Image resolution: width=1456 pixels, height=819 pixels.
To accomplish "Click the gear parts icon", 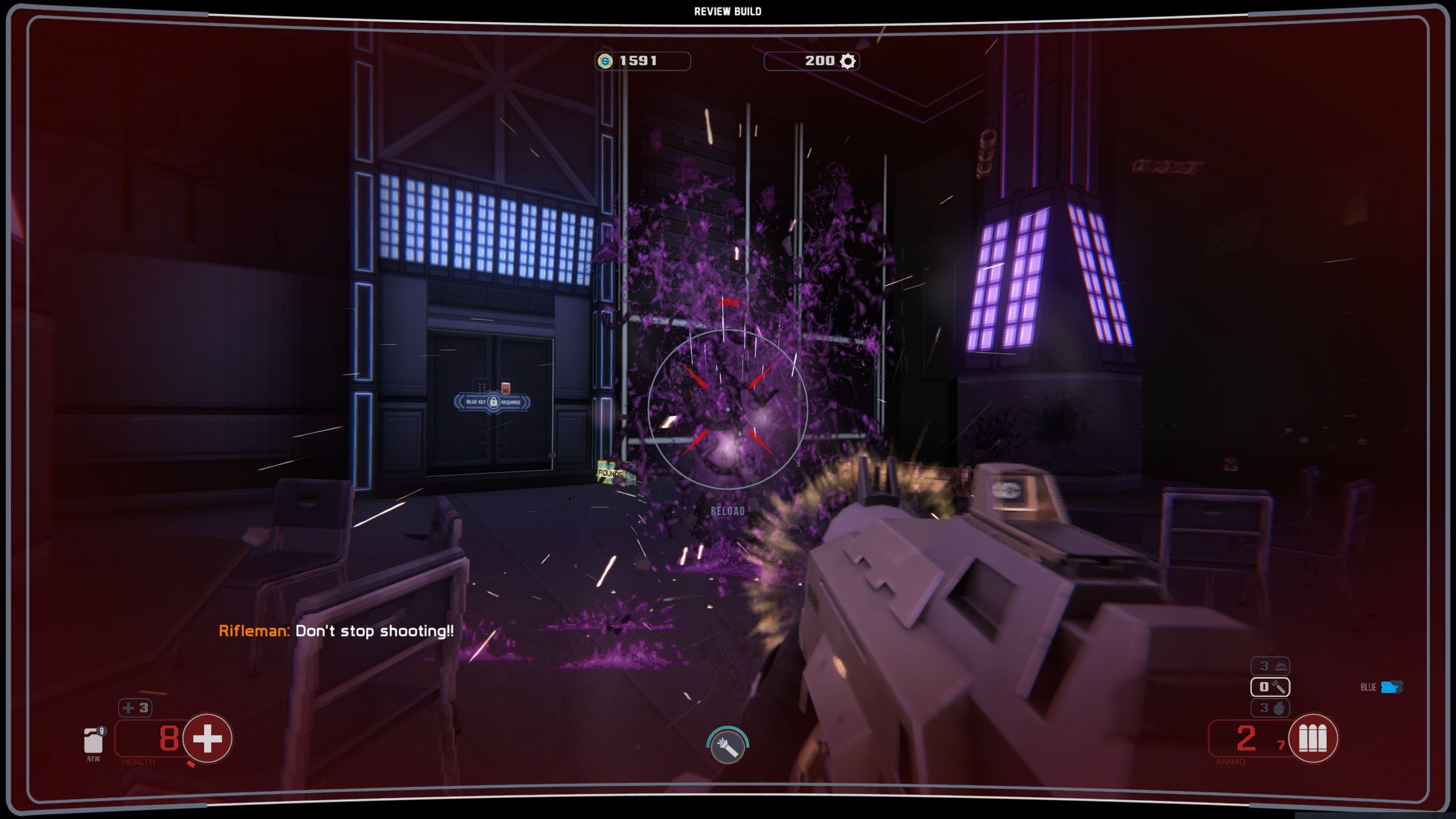I will pos(847,61).
